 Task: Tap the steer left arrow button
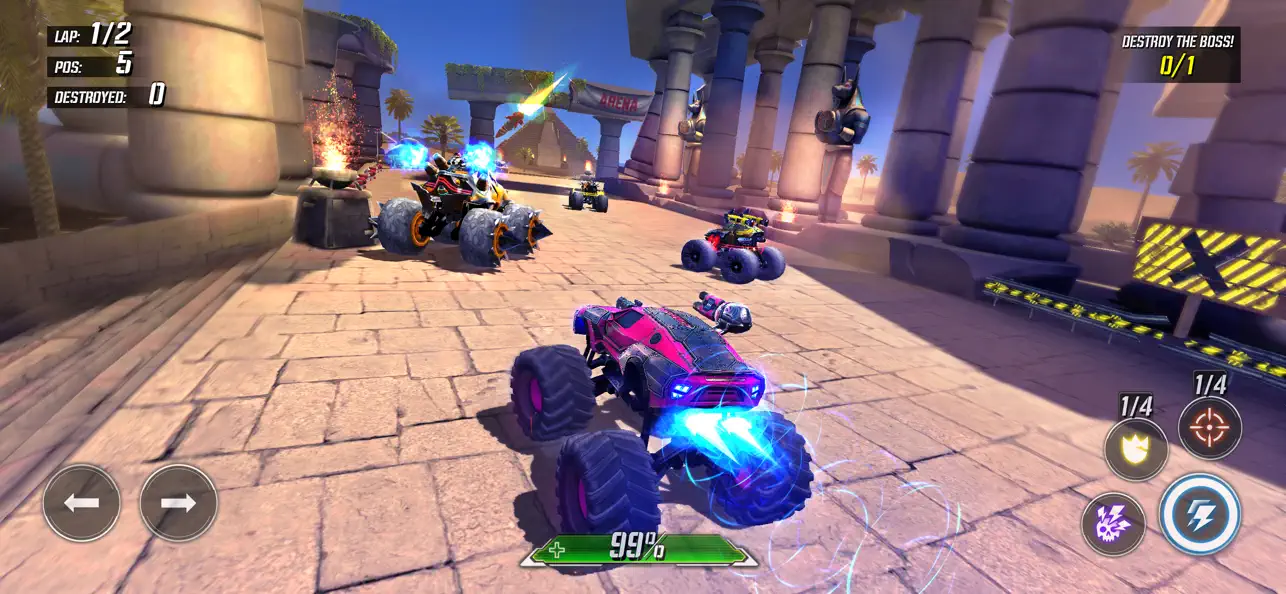pyautogui.click(x=81, y=503)
